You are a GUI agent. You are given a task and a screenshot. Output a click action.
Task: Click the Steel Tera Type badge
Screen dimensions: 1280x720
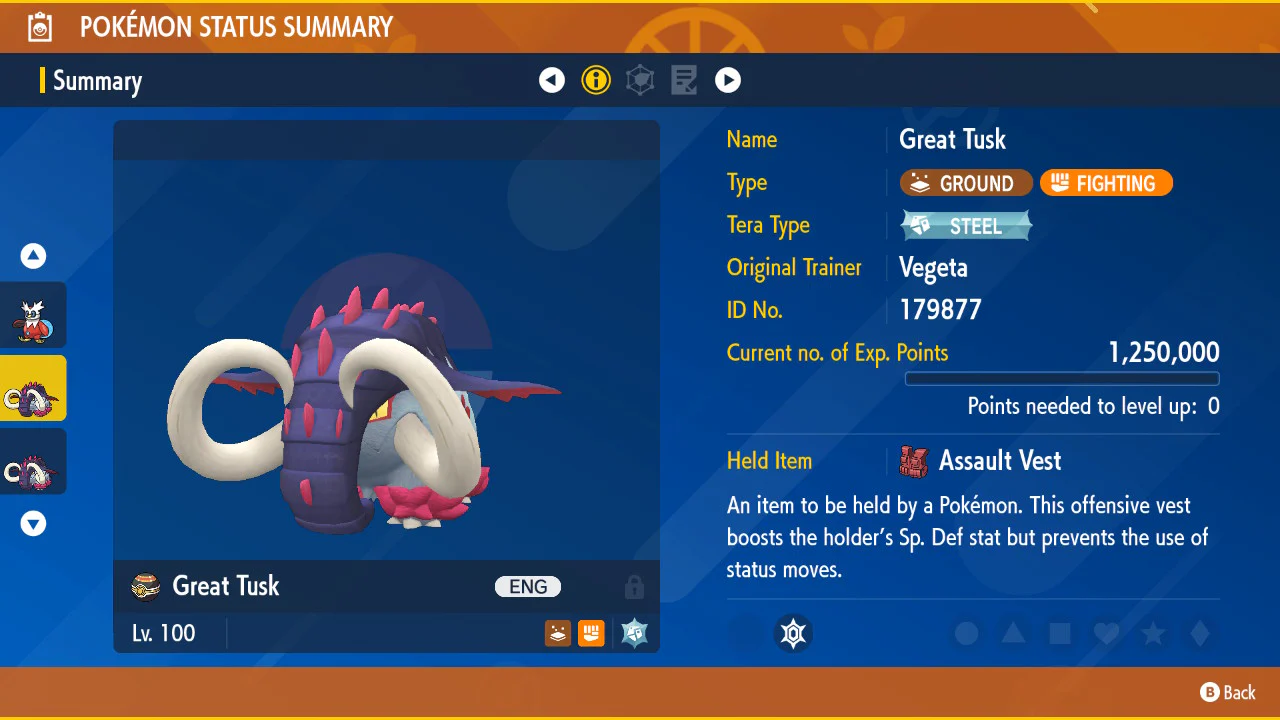(x=966, y=226)
